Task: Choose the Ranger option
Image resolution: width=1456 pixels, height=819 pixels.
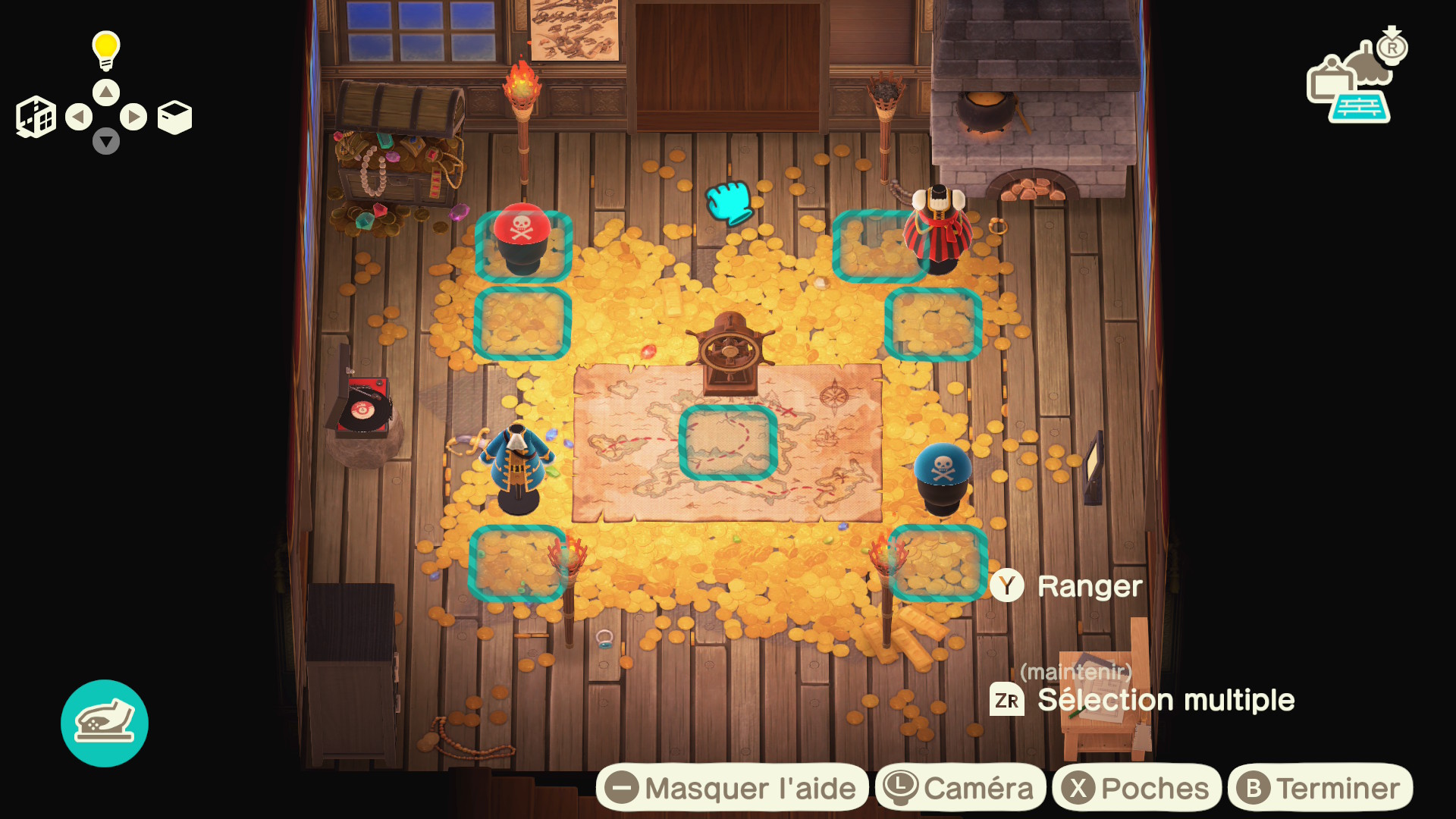Action: pyautogui.click(x=1066, y=586)
